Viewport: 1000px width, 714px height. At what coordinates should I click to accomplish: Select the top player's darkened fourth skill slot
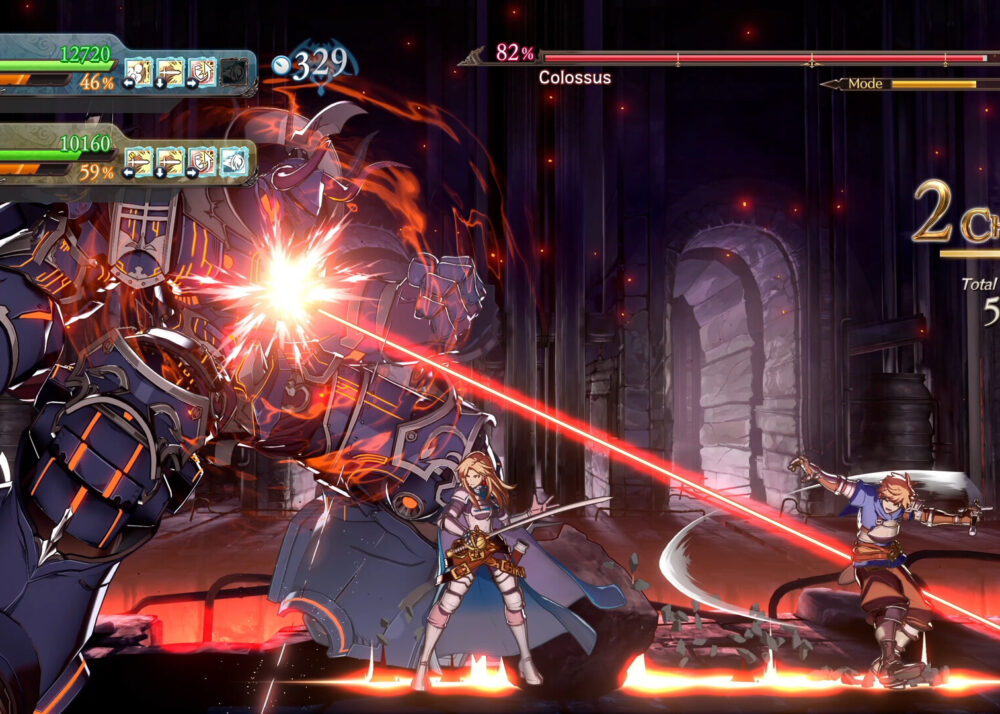[233, 72]
